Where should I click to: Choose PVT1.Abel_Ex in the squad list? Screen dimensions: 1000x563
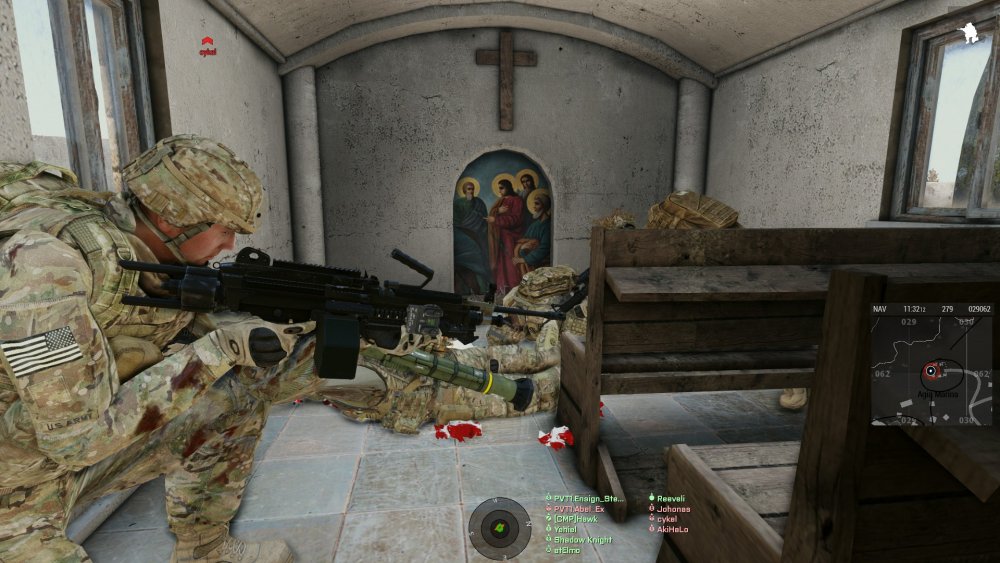tap(579, 509)
